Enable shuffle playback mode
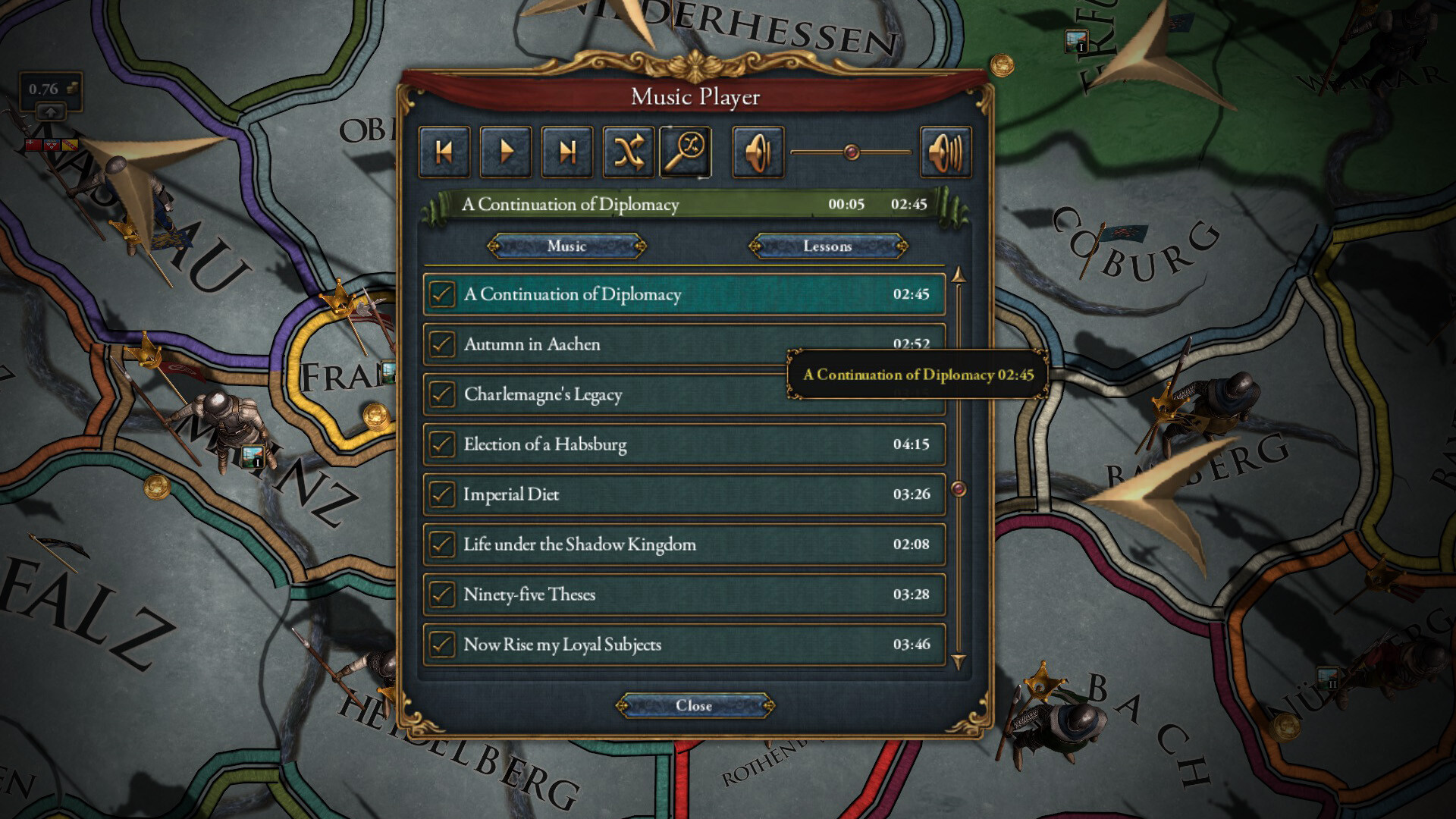The image size is (1456, 819). [628, 151]
